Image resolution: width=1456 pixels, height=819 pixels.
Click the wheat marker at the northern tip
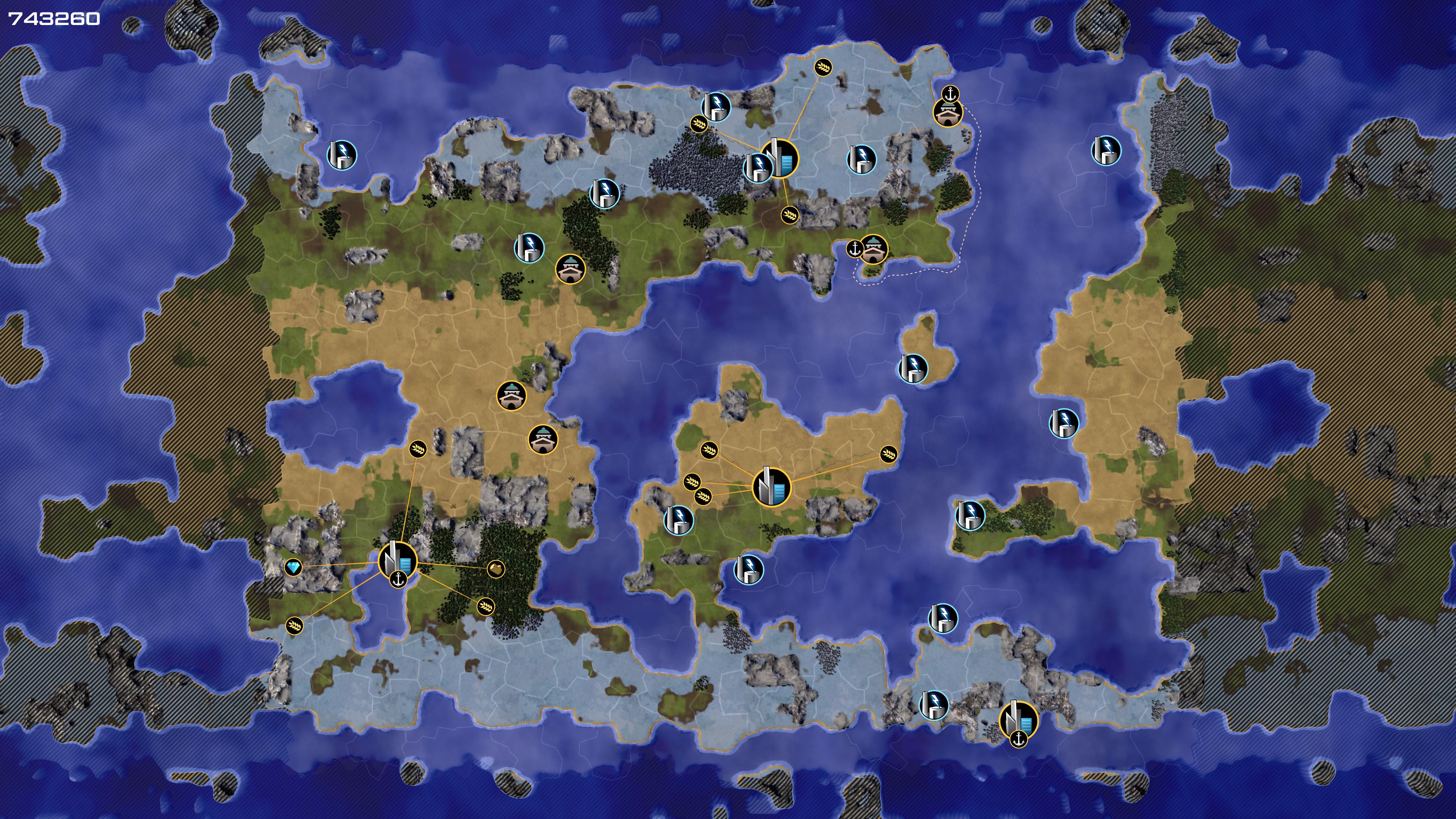823,67
